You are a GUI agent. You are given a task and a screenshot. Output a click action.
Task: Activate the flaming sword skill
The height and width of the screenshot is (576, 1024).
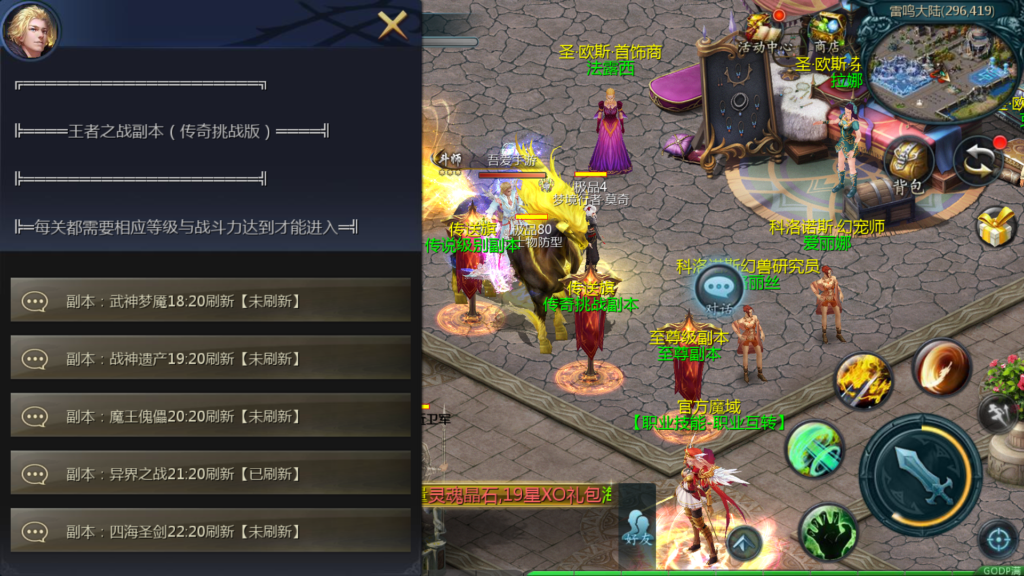tap(864, 380)
